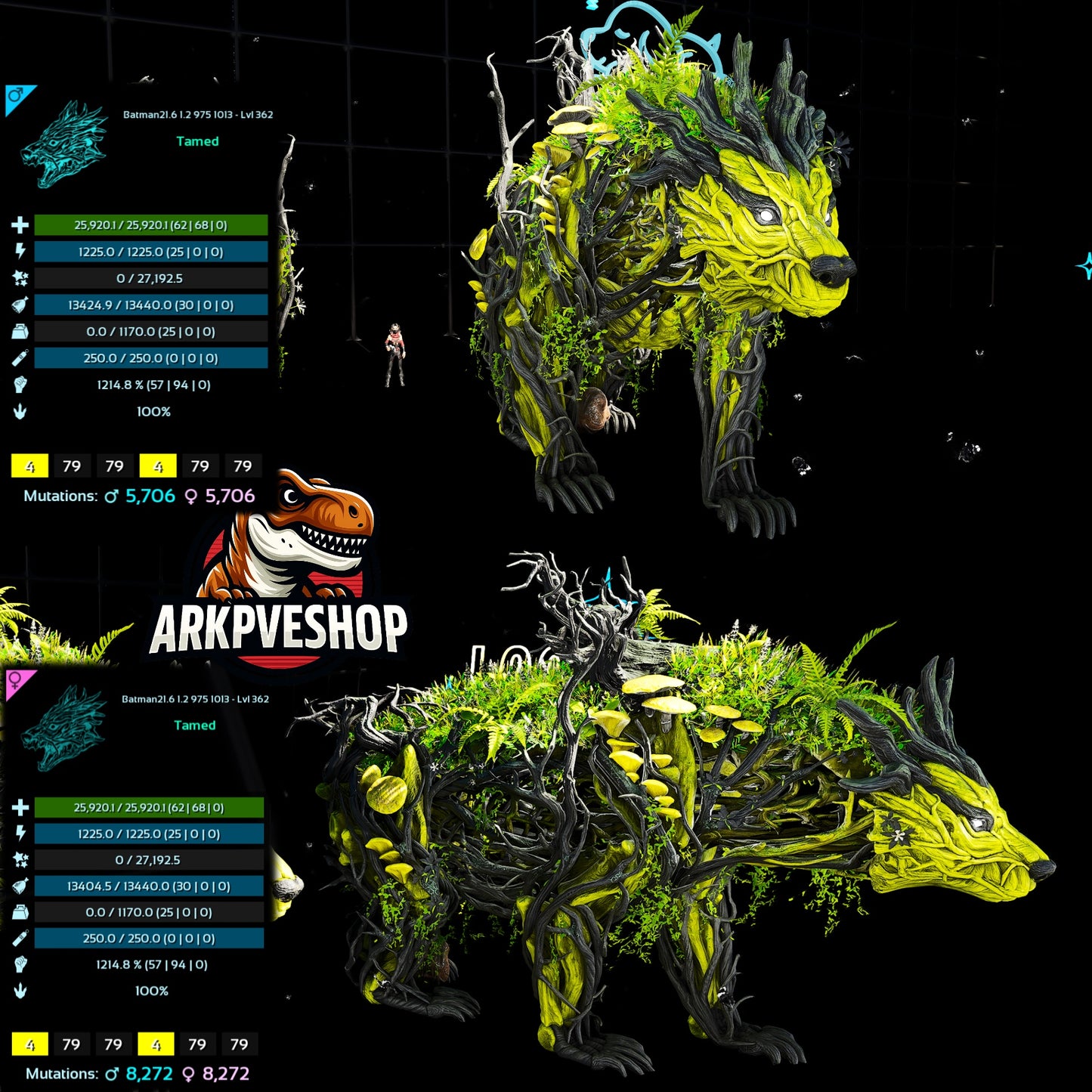Click the Tamed status label
Screen dimensions: 1092x1092
click(198, 141)
